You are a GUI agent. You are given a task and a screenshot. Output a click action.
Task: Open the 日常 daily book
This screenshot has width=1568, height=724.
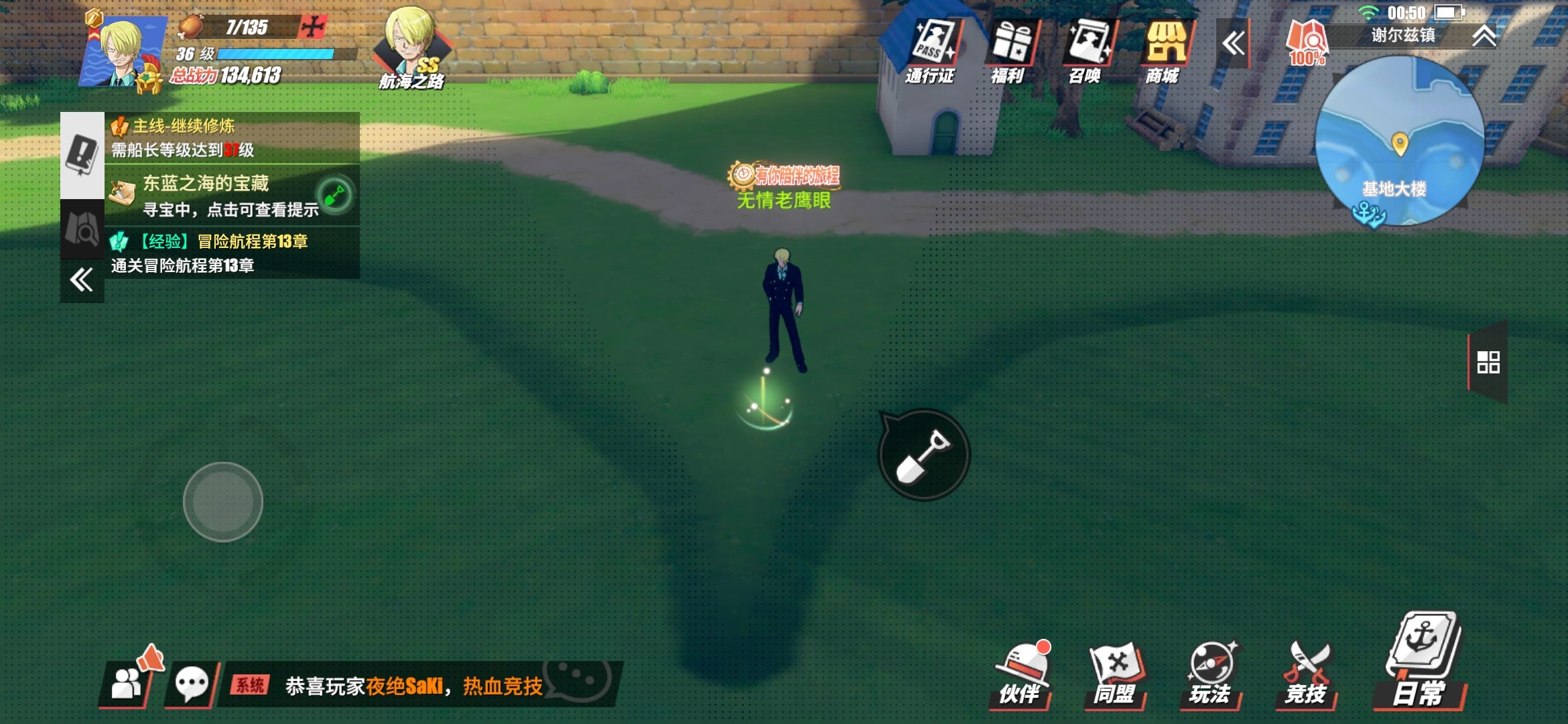click(x=1421, y=660)
